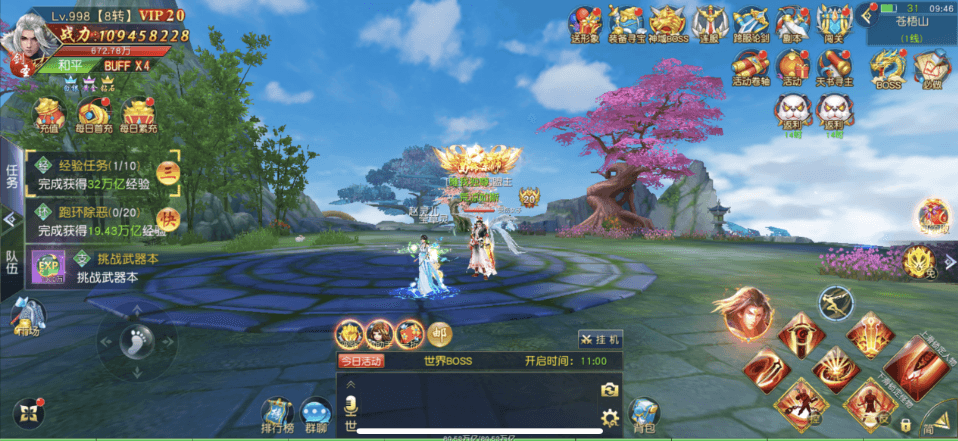The width and height of the screenshot is (958, 441).
Task: Open the 神域BOSS menu
Action: pos(668,22)
